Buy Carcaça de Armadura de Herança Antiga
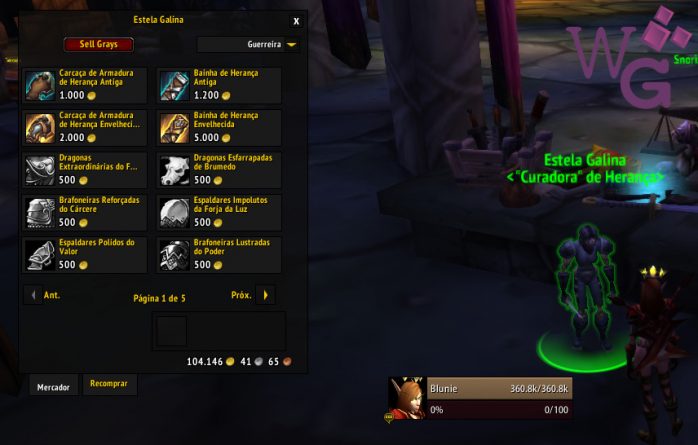The image size is (698, 445). coord(44,86)
